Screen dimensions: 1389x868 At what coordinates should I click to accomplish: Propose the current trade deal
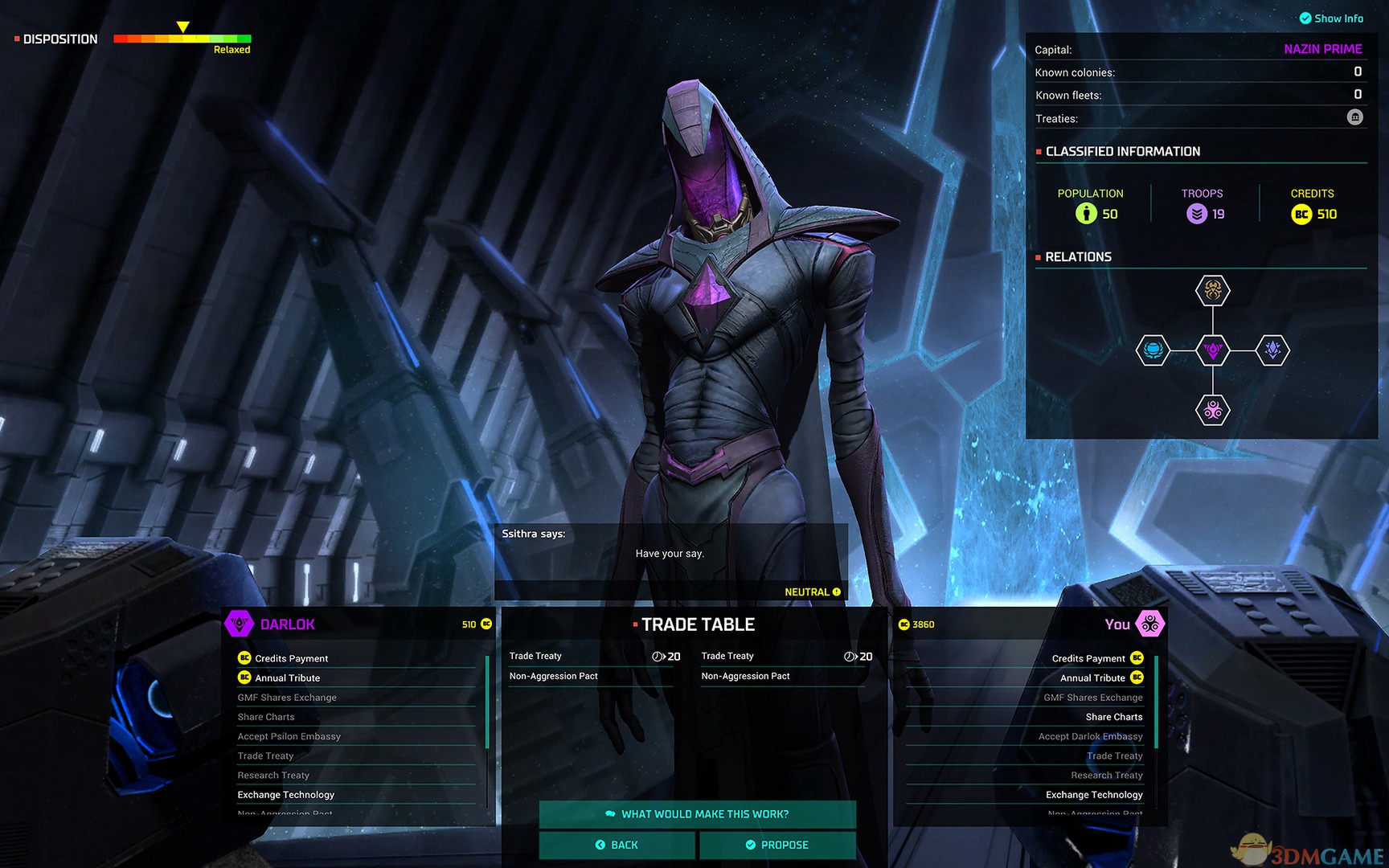(x=777, y=845)
